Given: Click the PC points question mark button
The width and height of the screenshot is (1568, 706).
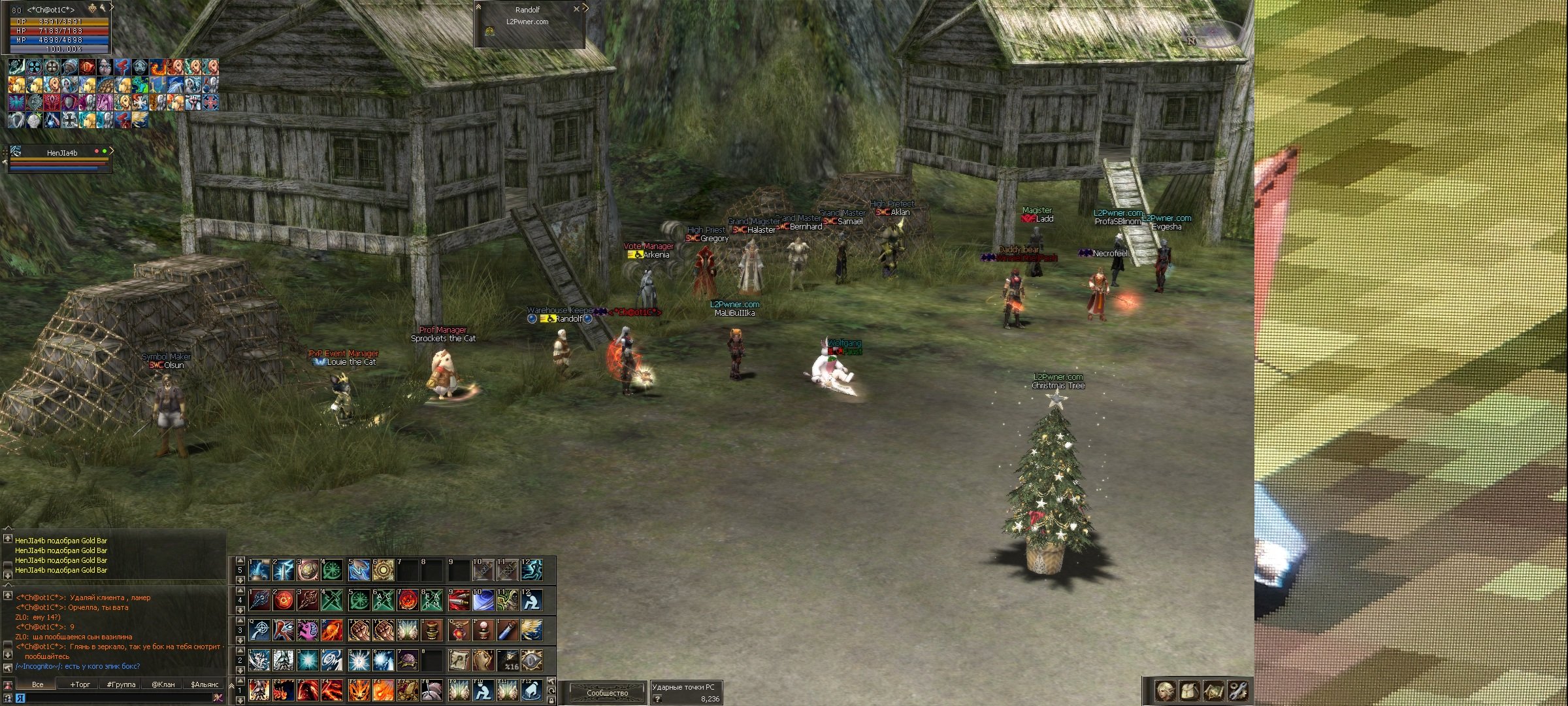Looking at the screenshot, I should pyautogui.click(x=657, y=699).
